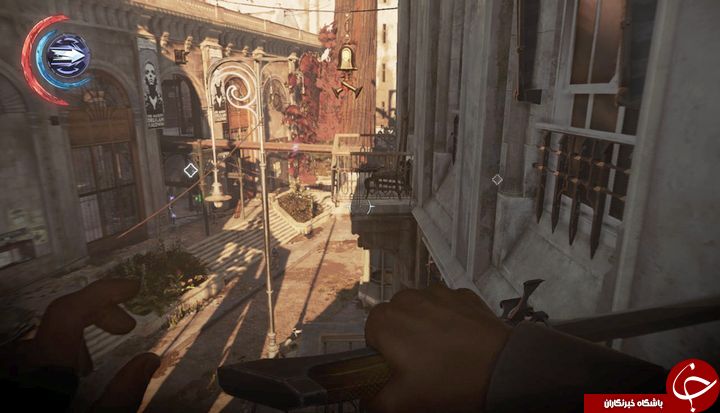Click the diamond objective marker over the stone wall
720x413 pixels.
point(497,180)
